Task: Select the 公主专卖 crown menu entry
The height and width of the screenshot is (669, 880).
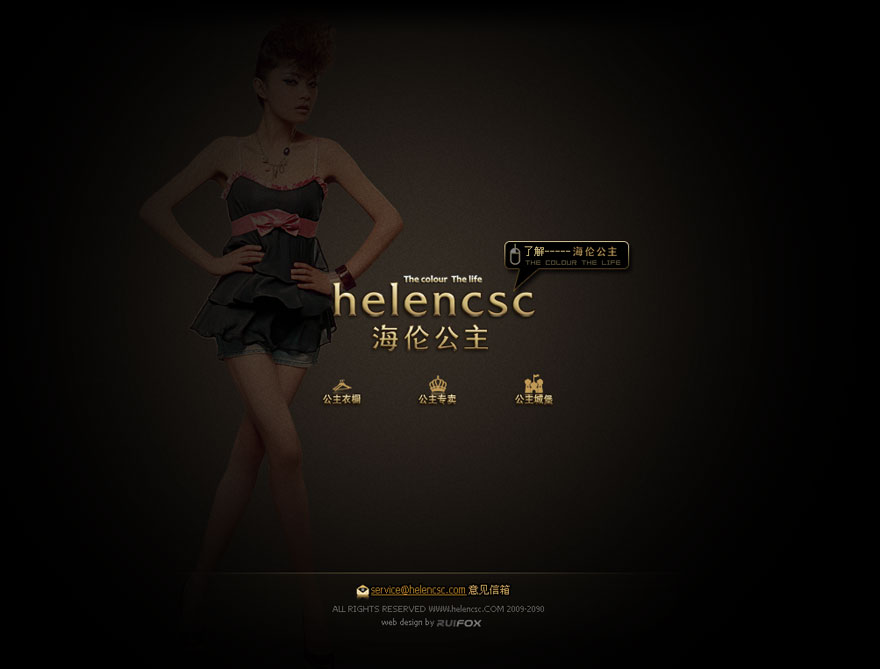Action: tap(437, 391)
